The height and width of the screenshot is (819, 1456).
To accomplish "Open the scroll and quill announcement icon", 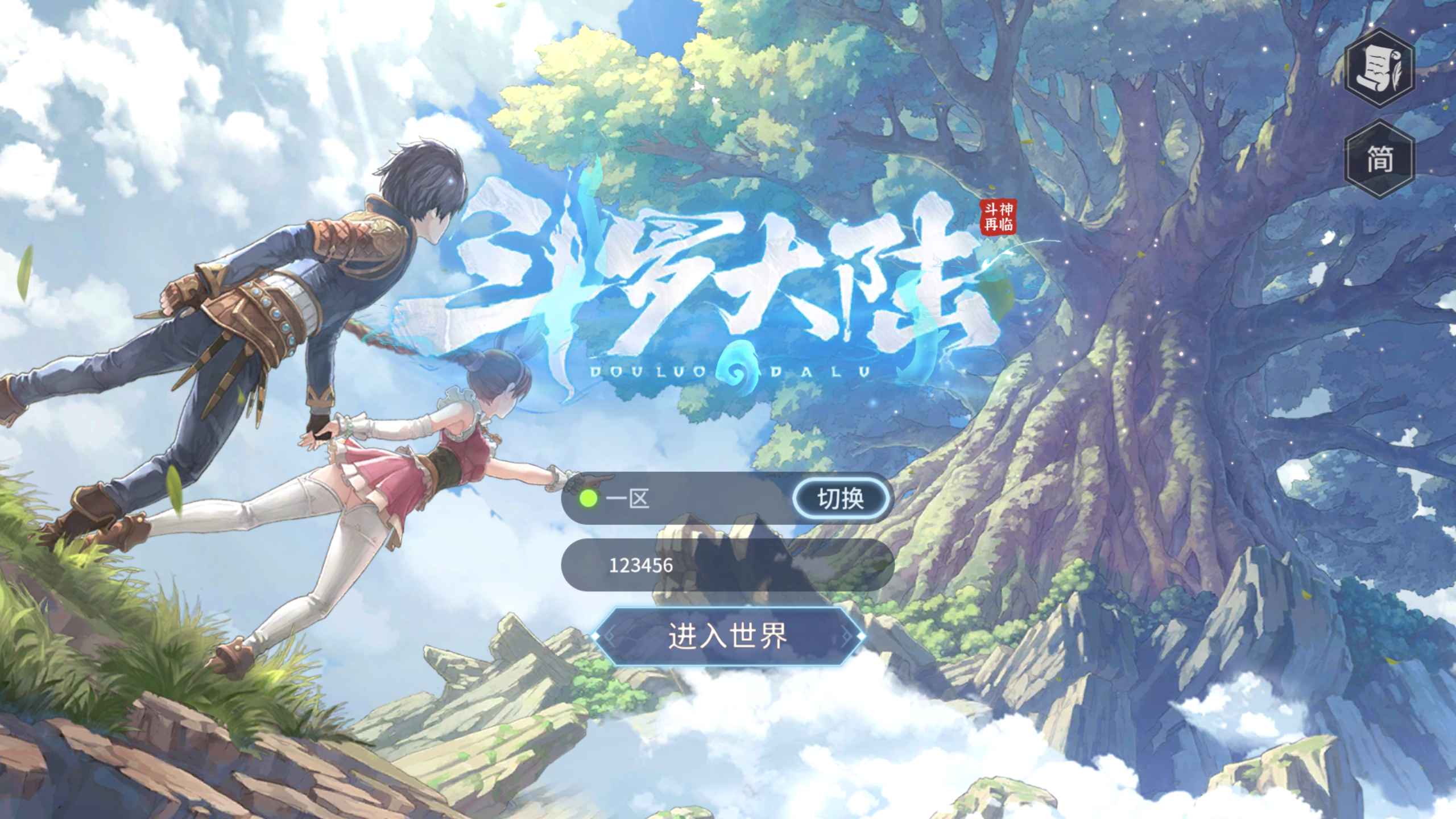I will click(1379, 68).
